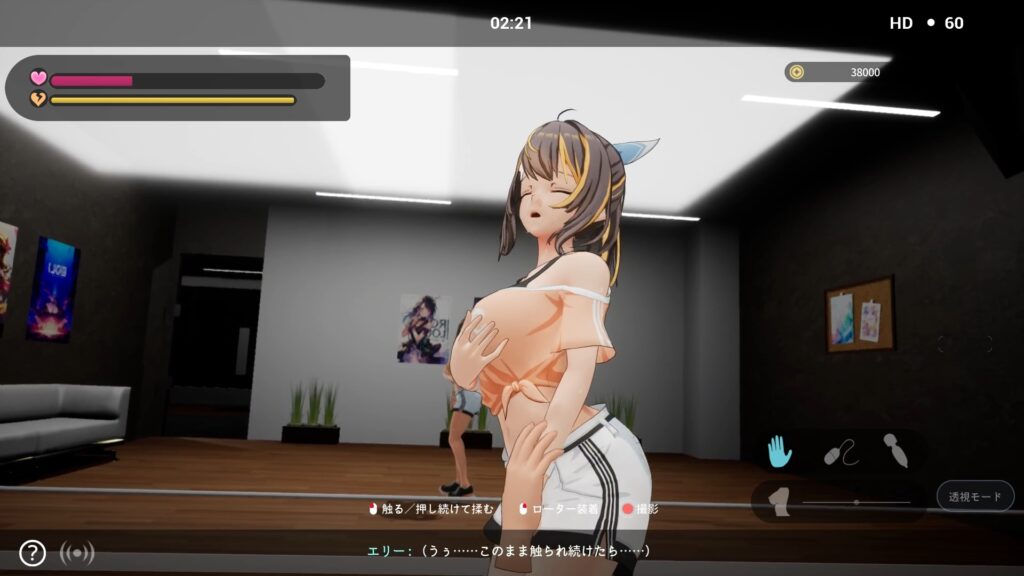Open the help question mark icon
This screenshot has width=1024, height=576.
(x=32, y=552)
